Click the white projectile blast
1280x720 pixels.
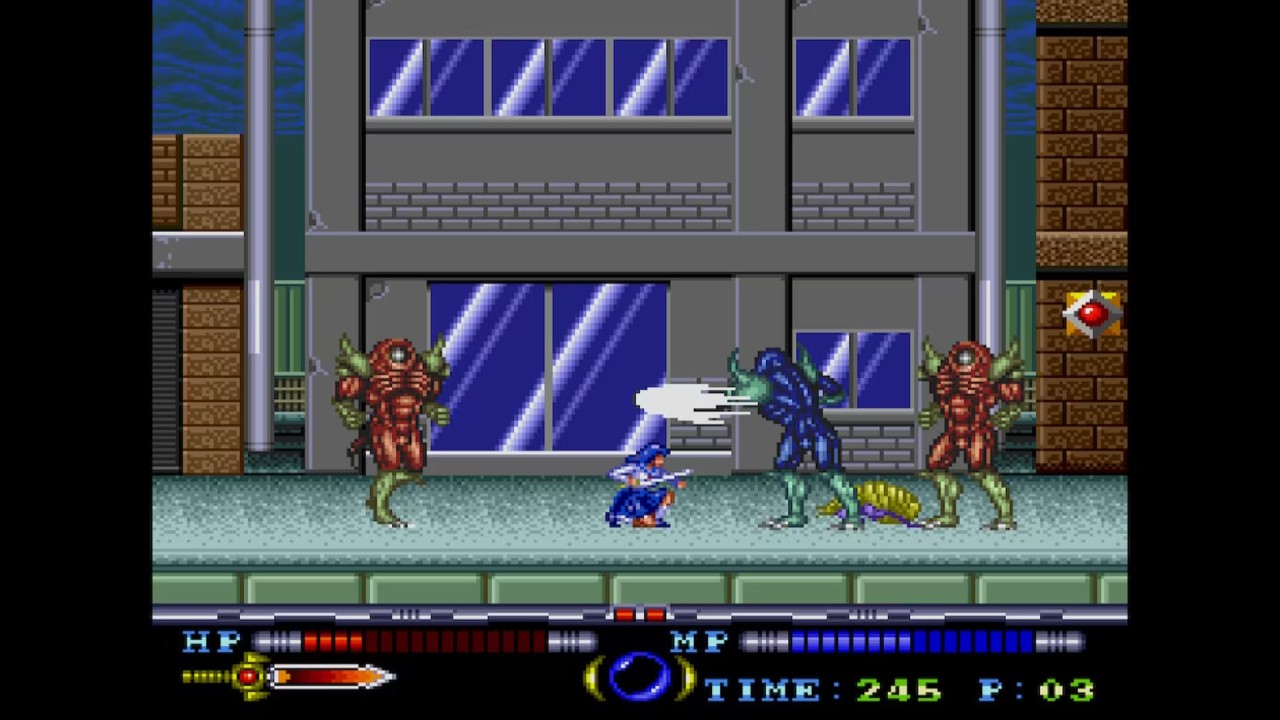coord(680,400)
